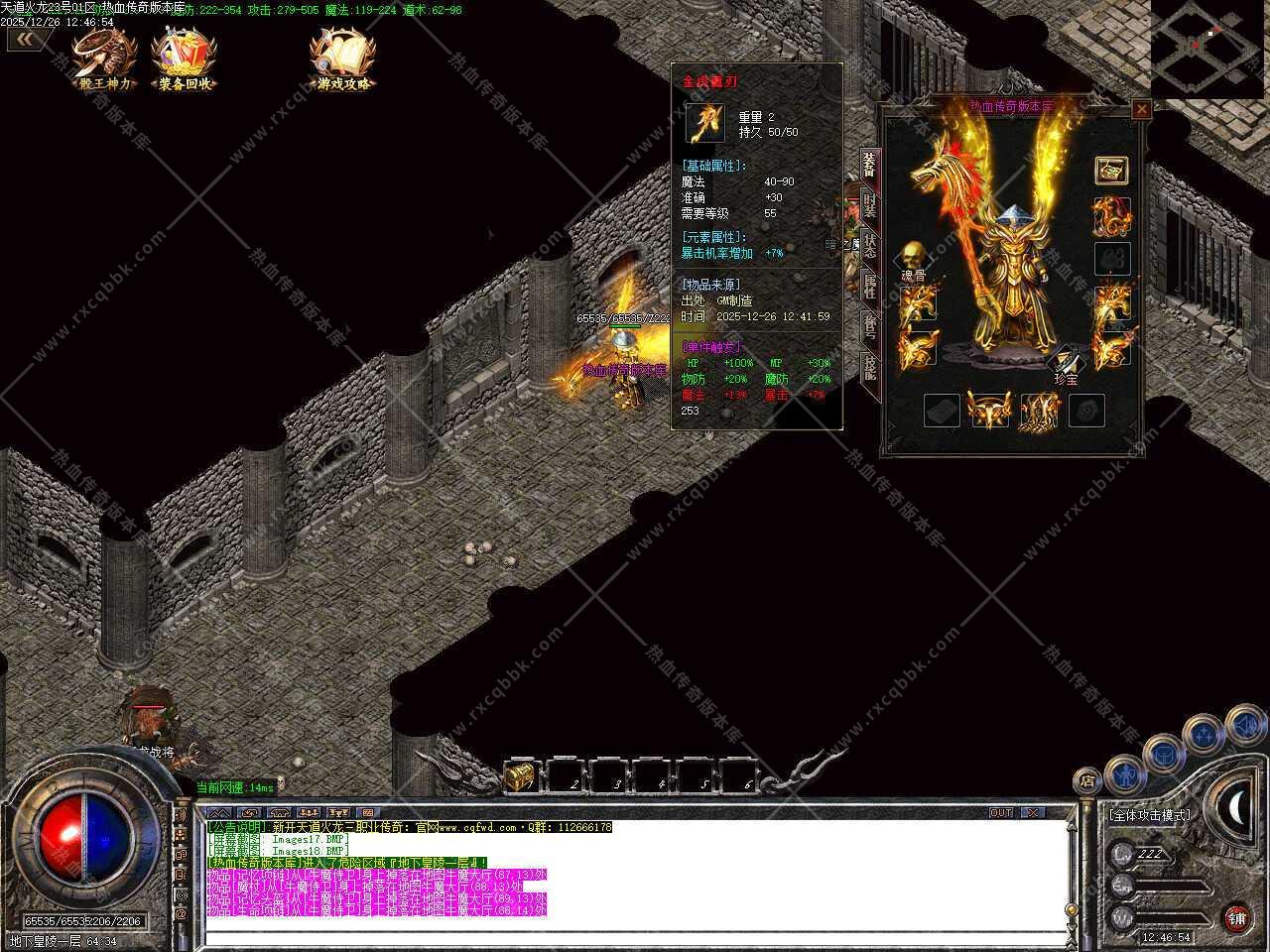This screenshot has height=952, width=1270.
Task: Use the treasure chest in hotbar slot 1
Action: click(x=522, y=776)
